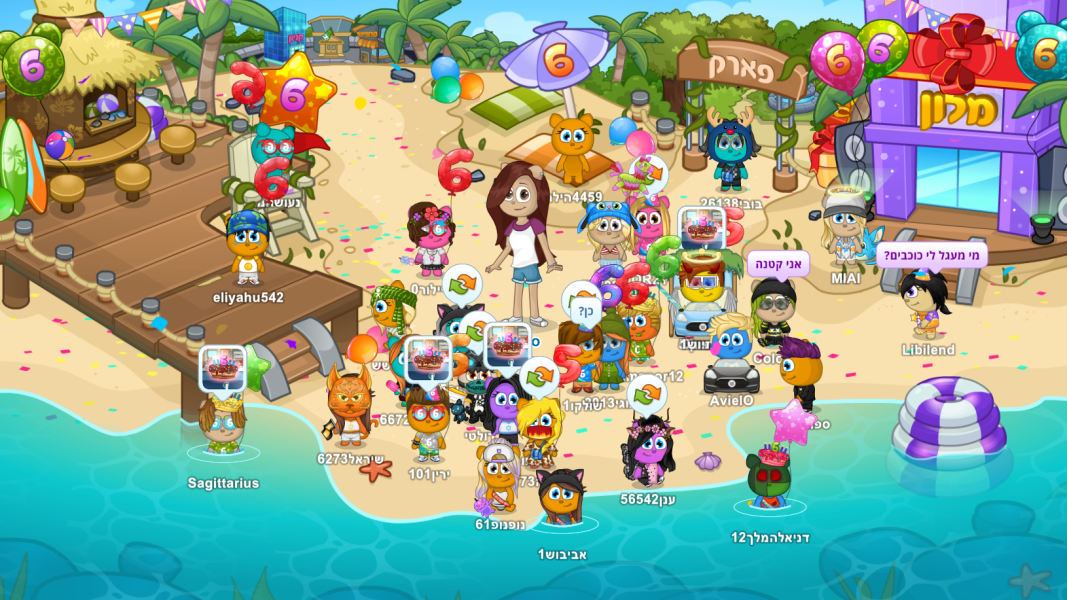
Task: Open the trade bubble above ענן56542
Action: (x=647, y=394)
